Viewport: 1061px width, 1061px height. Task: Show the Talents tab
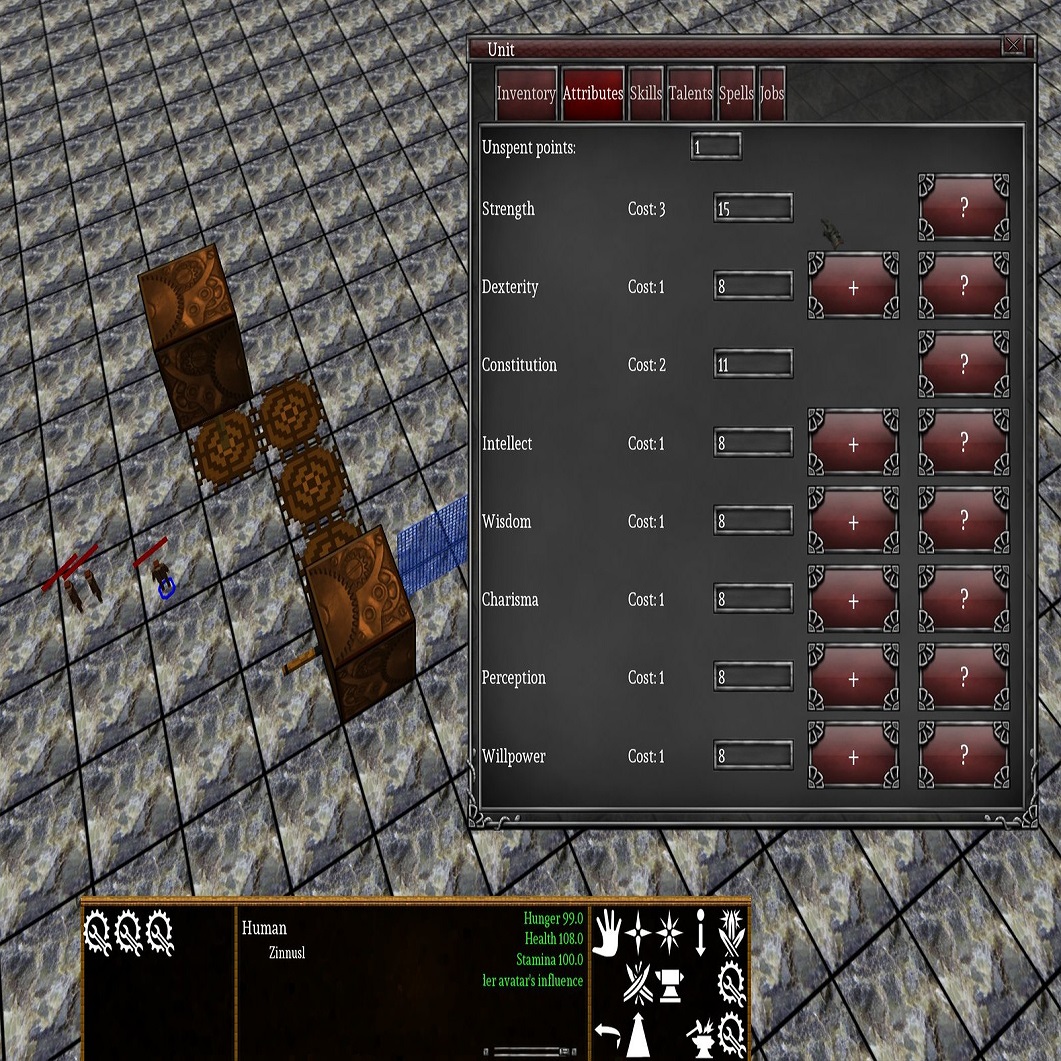(x=690, y=94)
